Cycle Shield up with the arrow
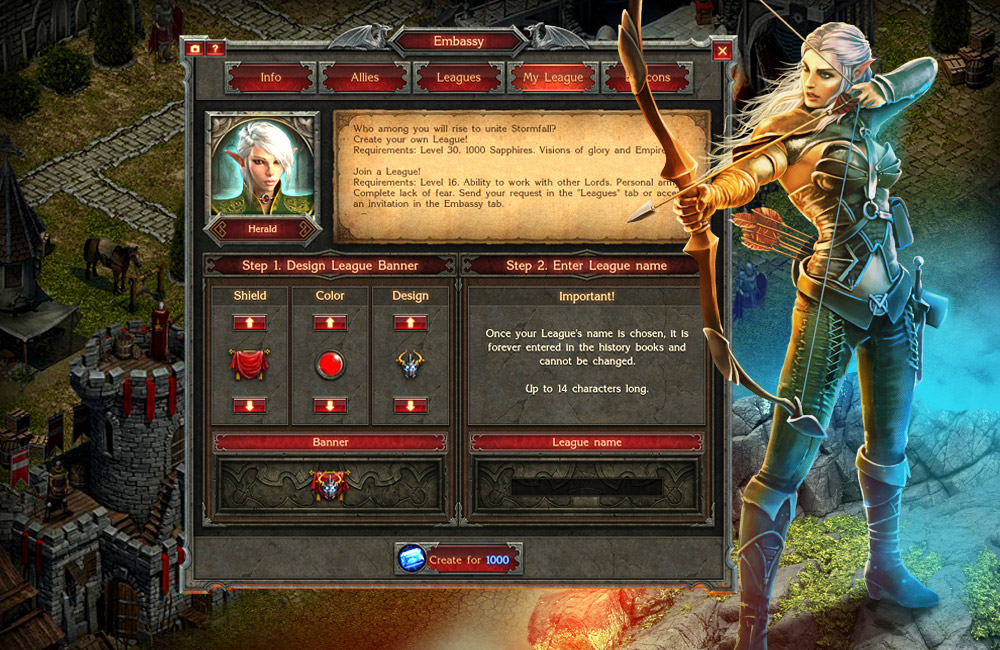1000x650 pixels. click(250, 322)
